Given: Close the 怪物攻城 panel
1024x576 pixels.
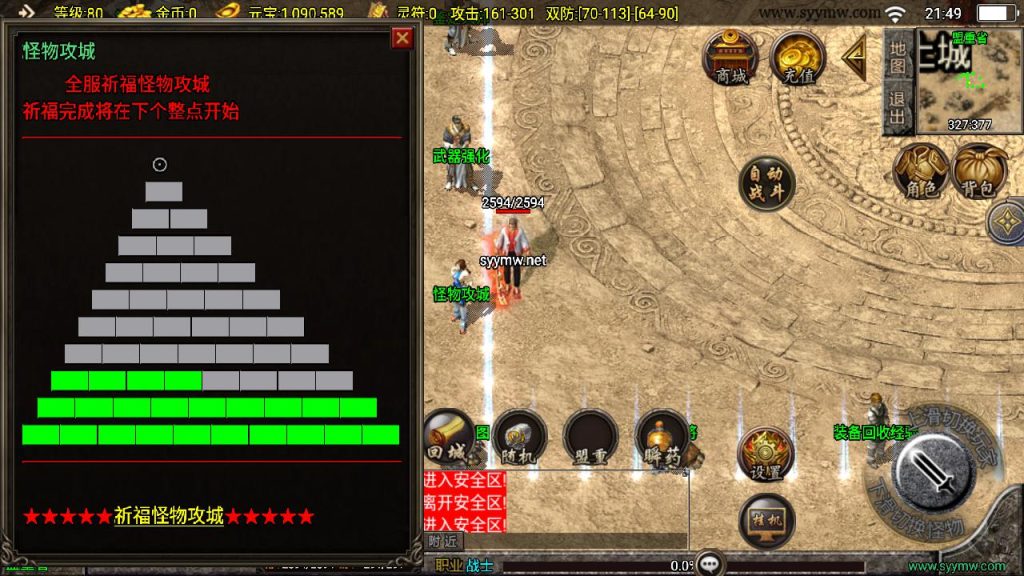Looking at the screenshot, I should click(x=402, y=38).
